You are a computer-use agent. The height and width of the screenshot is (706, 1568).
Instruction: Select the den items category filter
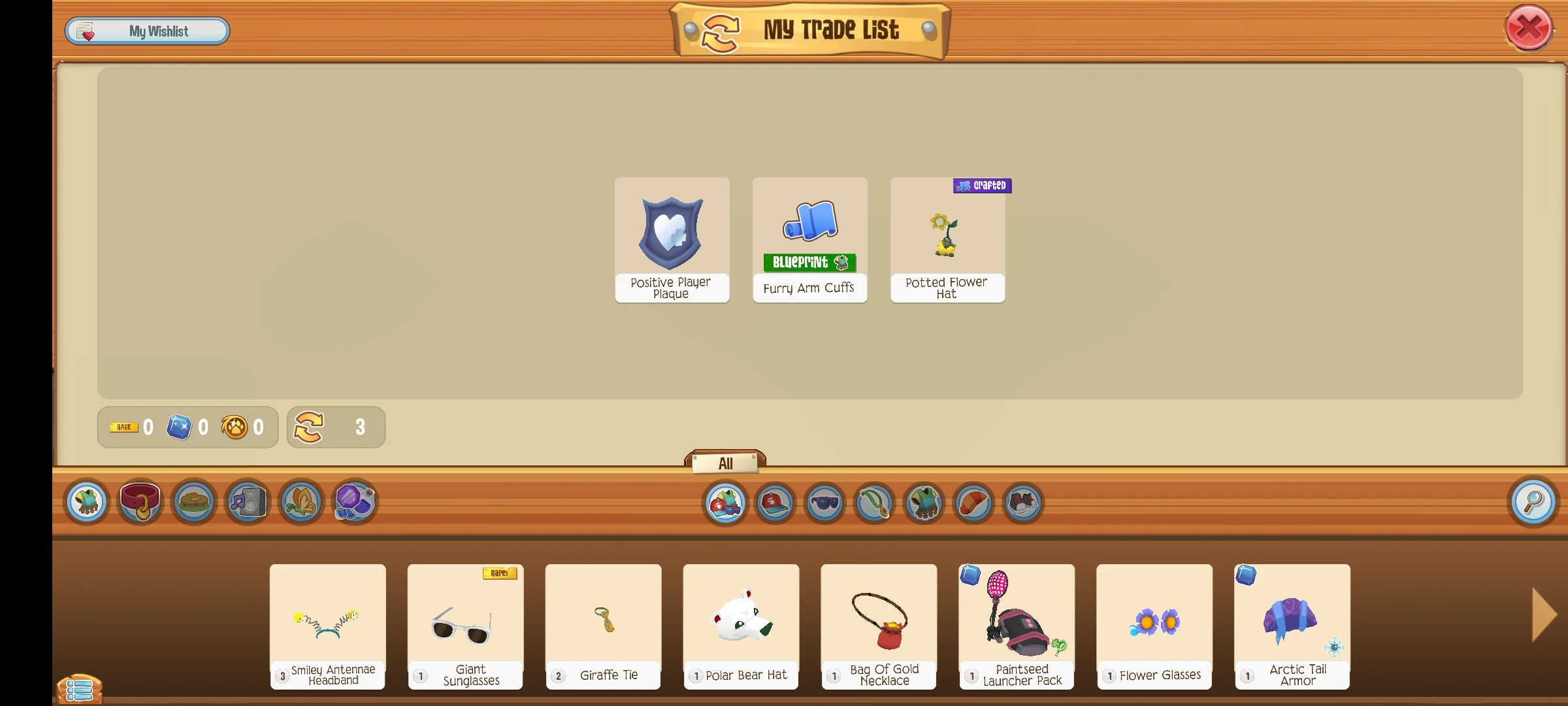coord(193,502)
